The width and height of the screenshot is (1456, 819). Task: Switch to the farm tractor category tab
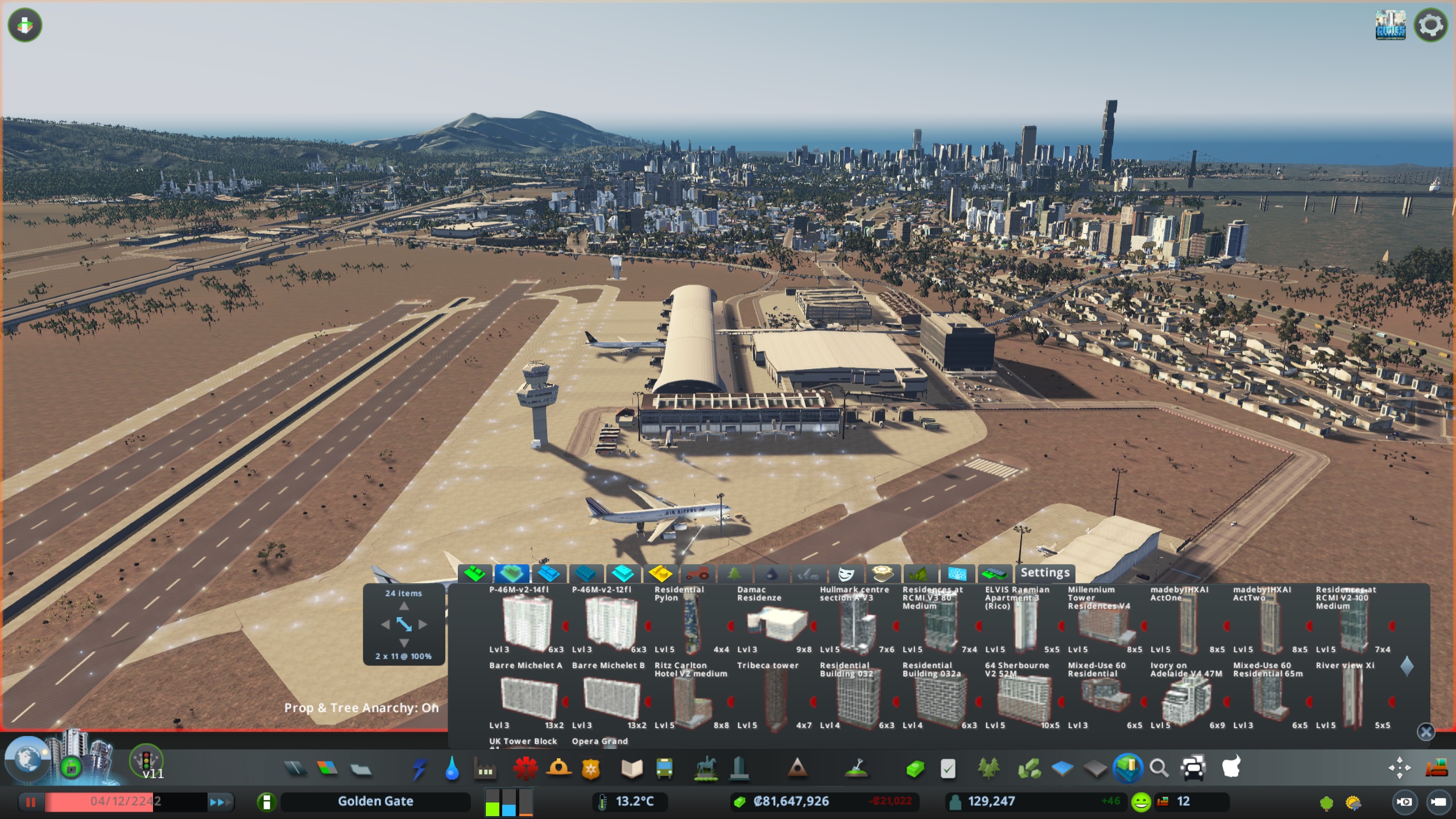click(x=697, y=573)
